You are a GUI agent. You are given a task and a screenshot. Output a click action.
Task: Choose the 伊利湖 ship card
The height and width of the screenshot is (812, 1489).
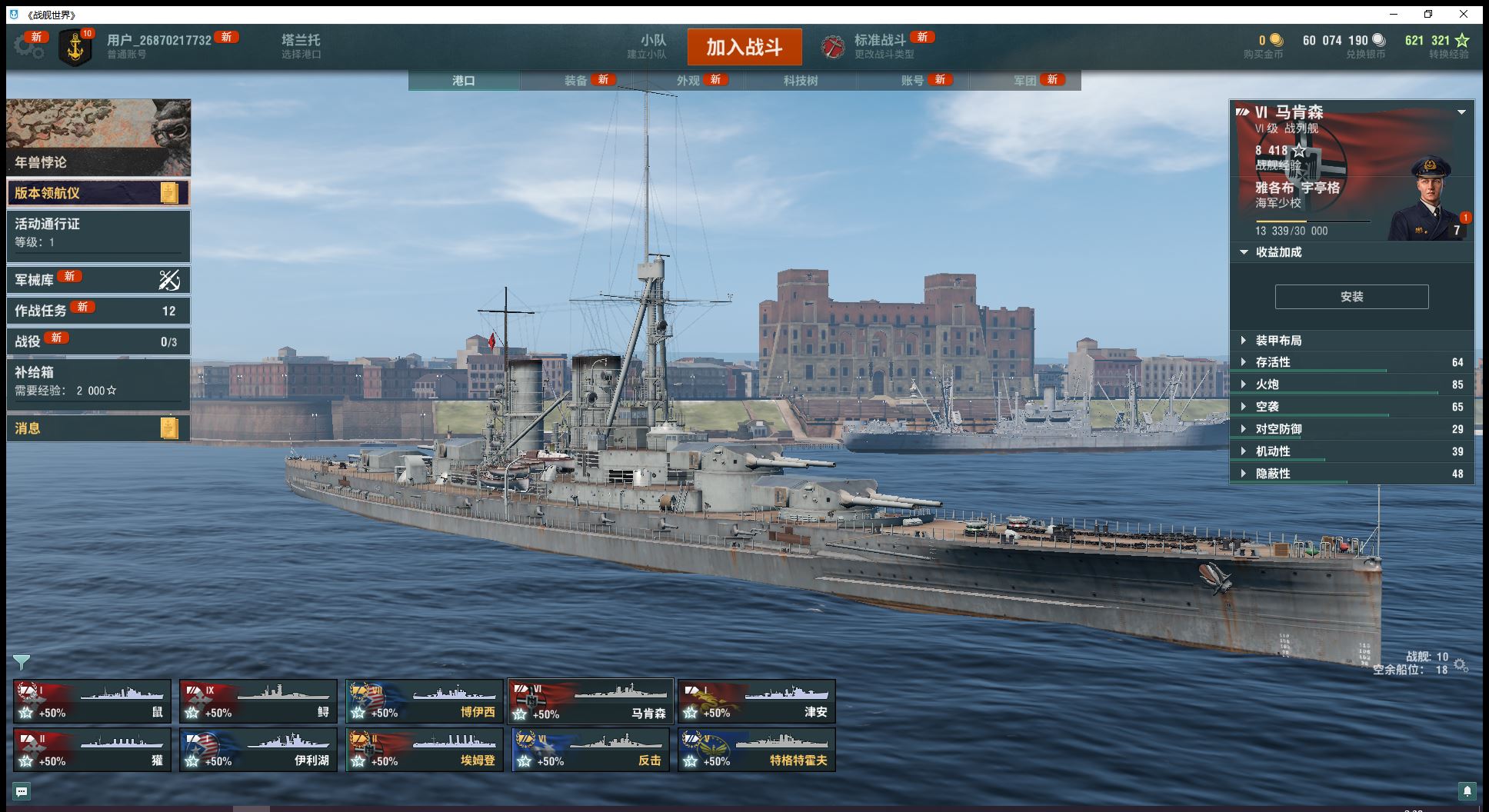click(x=258, y=750)
